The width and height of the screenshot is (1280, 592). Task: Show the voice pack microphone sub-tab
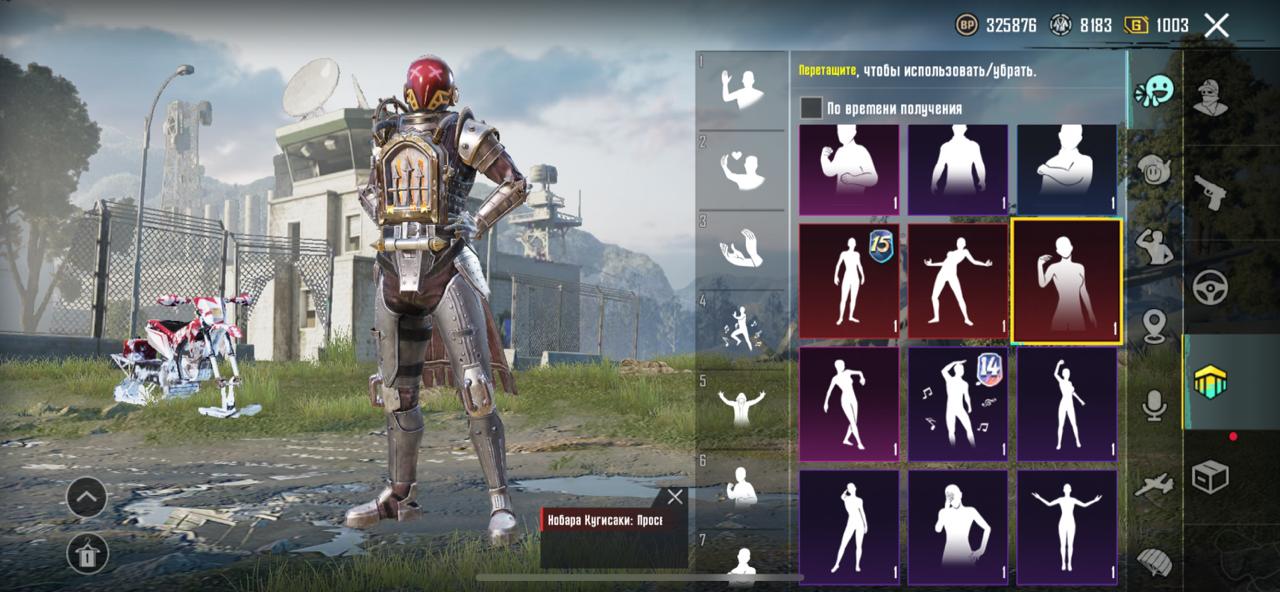coord(1155,404)
